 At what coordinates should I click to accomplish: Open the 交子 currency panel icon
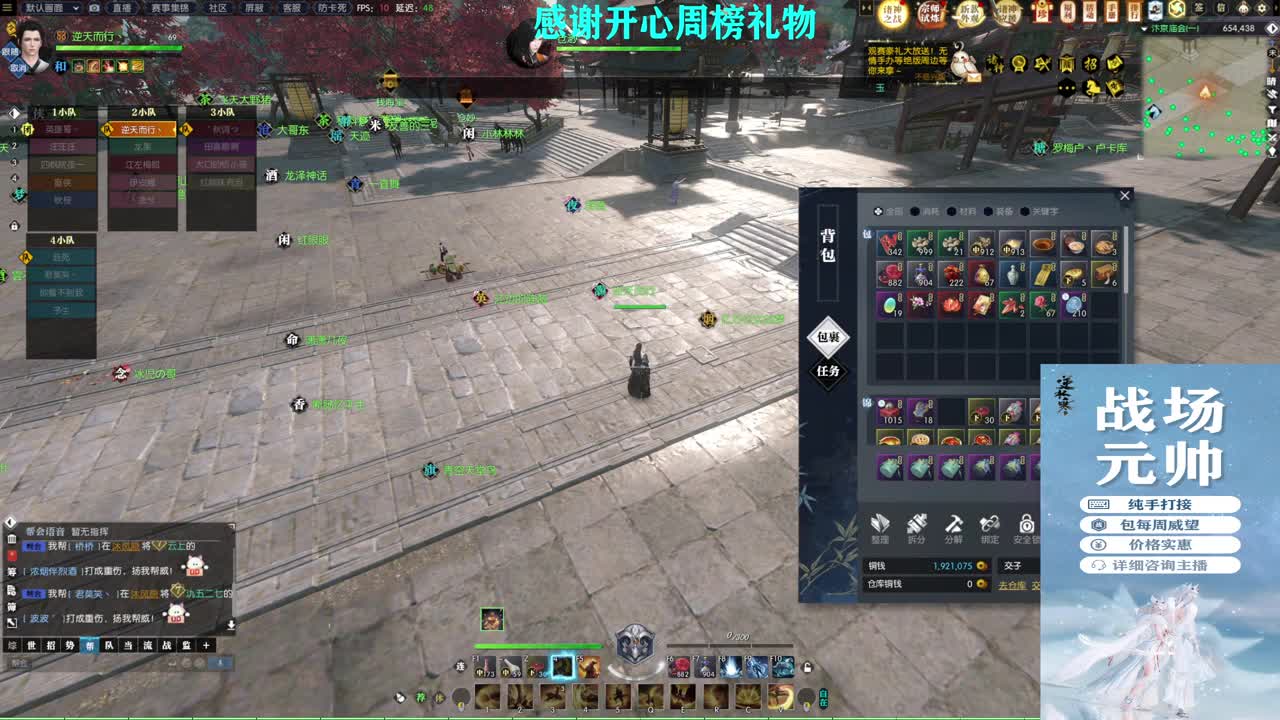point(1010,564)
